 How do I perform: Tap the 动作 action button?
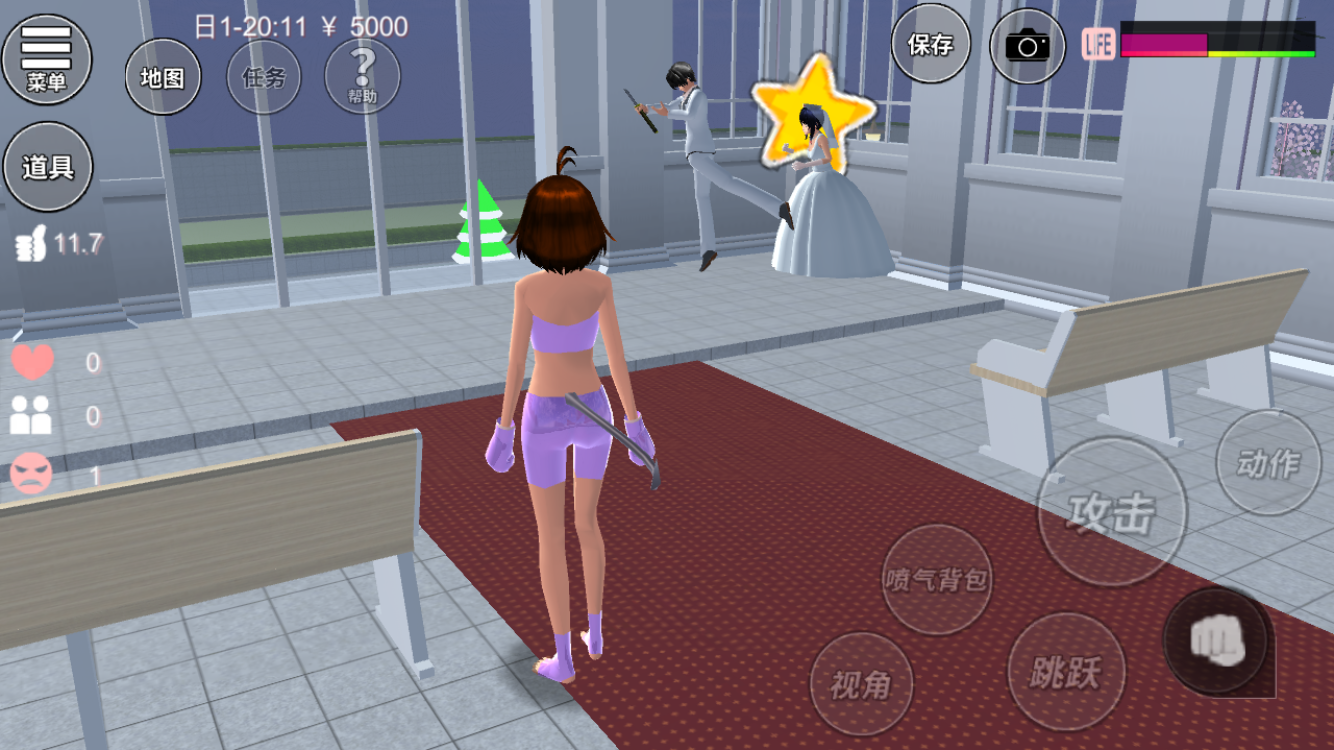pyautogui.click(x=1268, y=463)
